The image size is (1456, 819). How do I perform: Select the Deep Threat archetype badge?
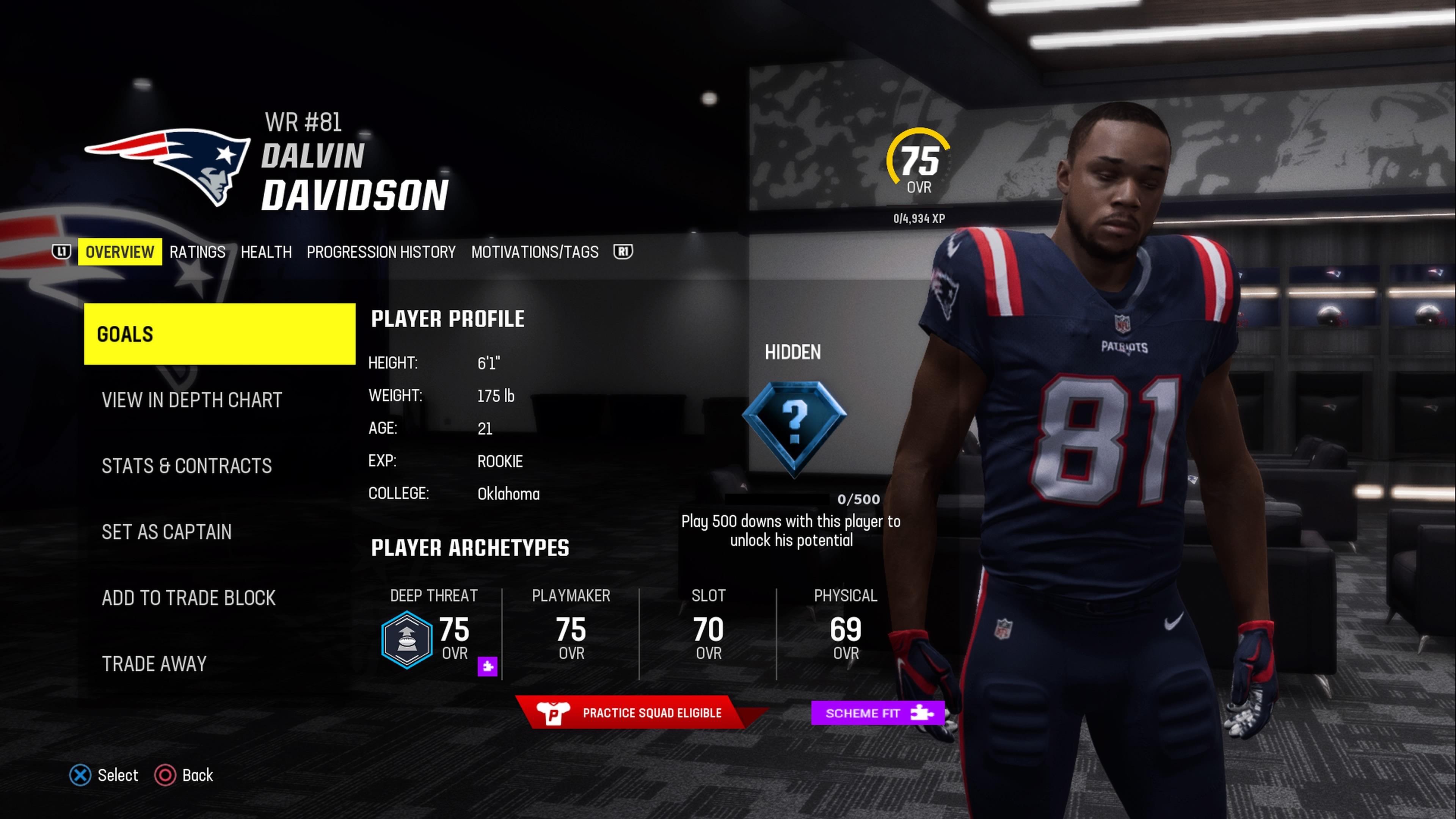407,639
